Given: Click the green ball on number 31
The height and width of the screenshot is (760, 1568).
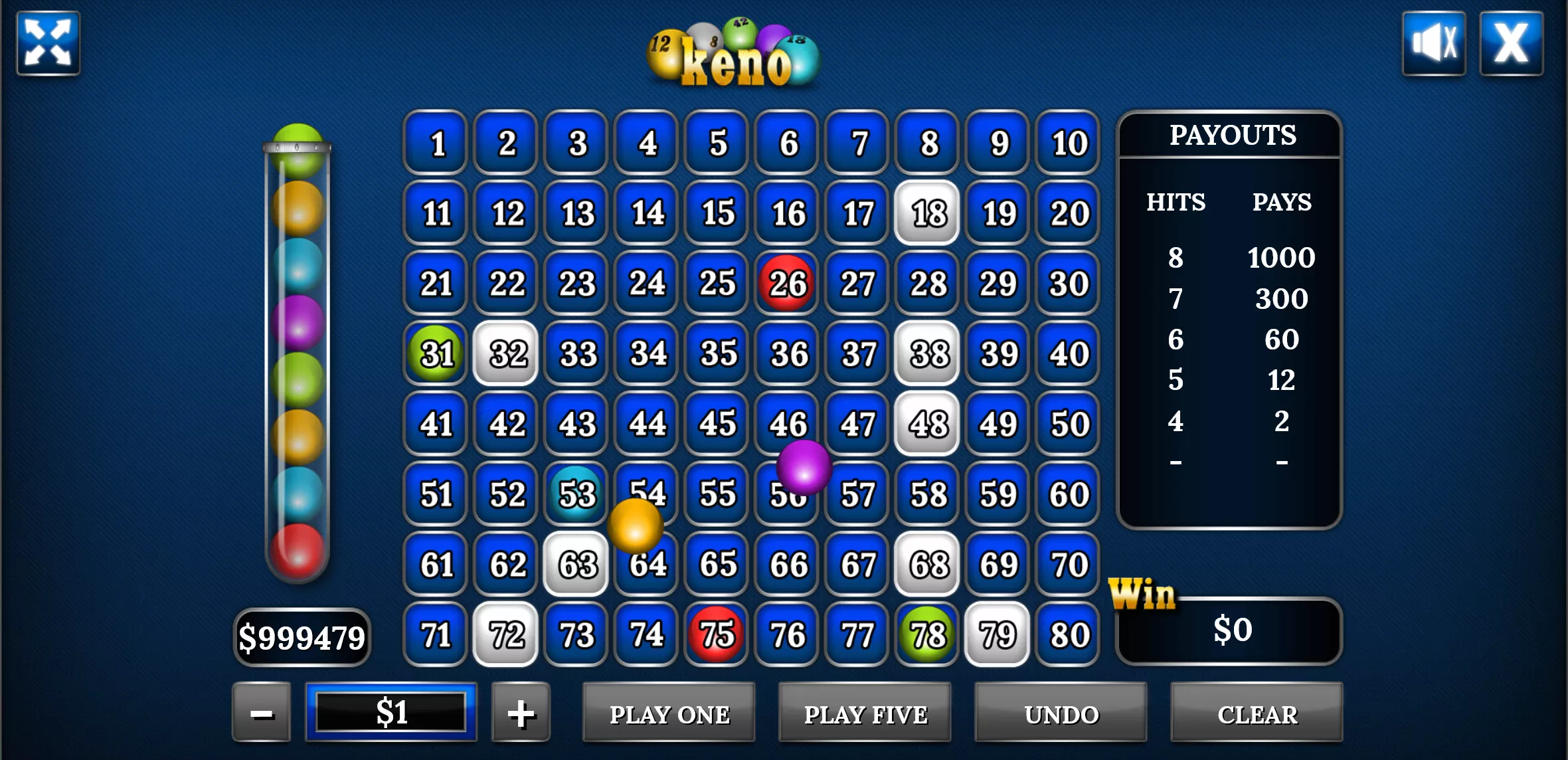Looking at the screenshot, I should [435, 353].
